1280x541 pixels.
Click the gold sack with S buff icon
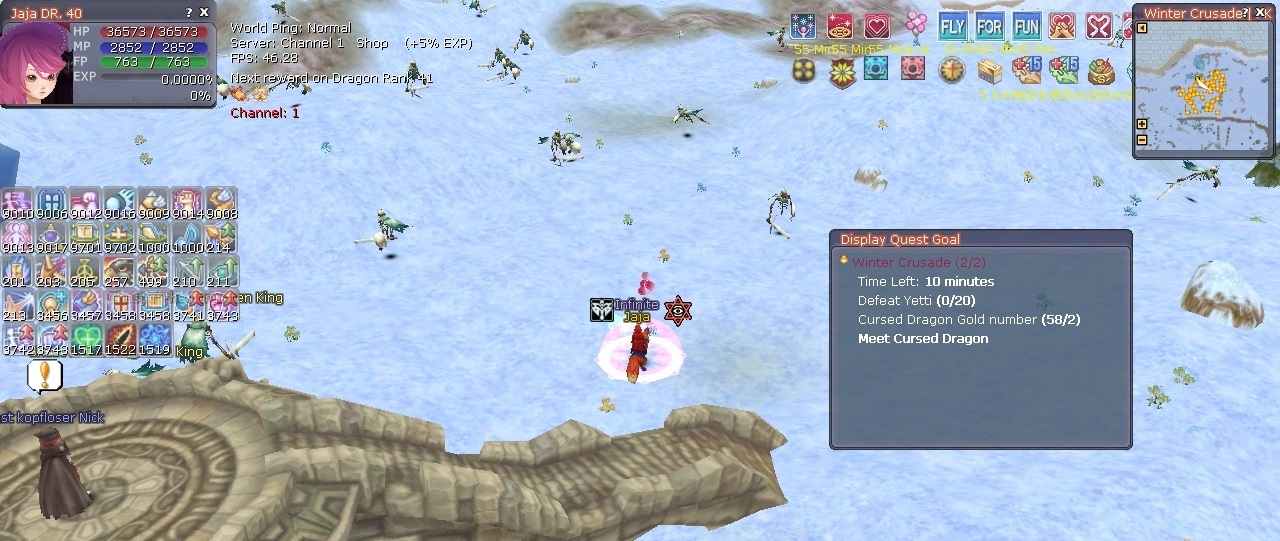click(x=1102, y=70)
